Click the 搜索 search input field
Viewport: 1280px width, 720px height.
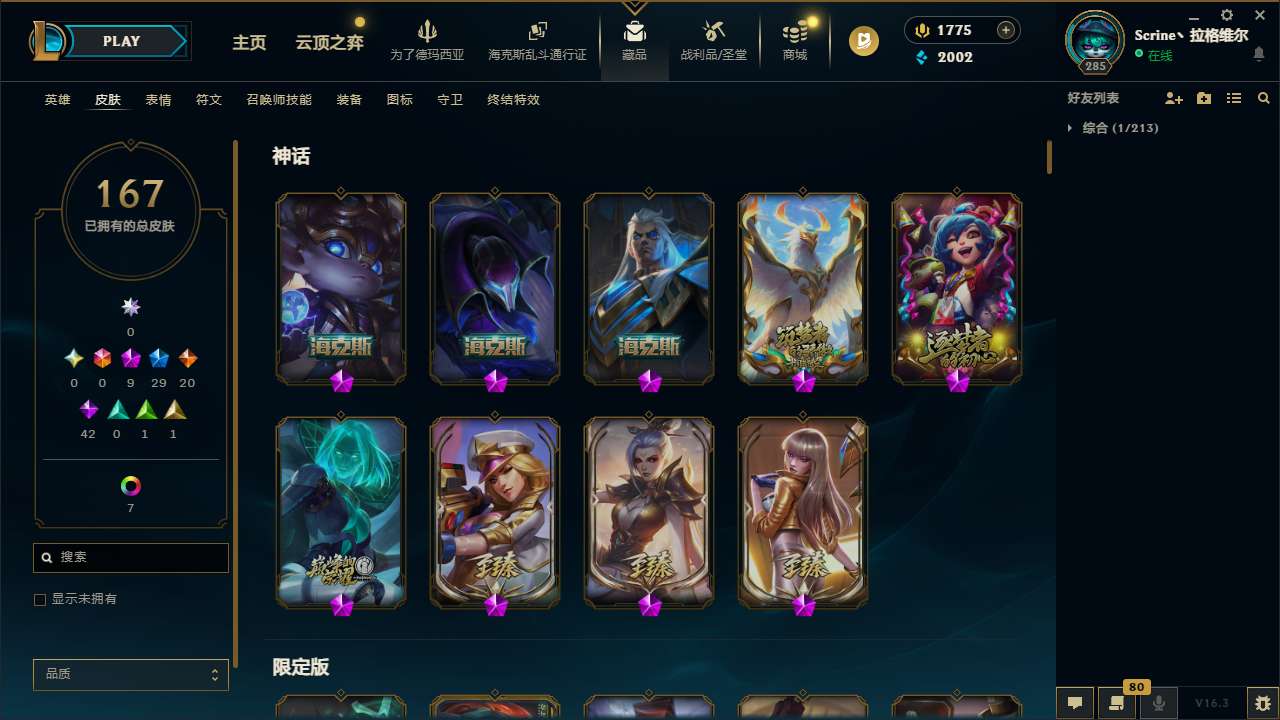(x=130, y=557)
